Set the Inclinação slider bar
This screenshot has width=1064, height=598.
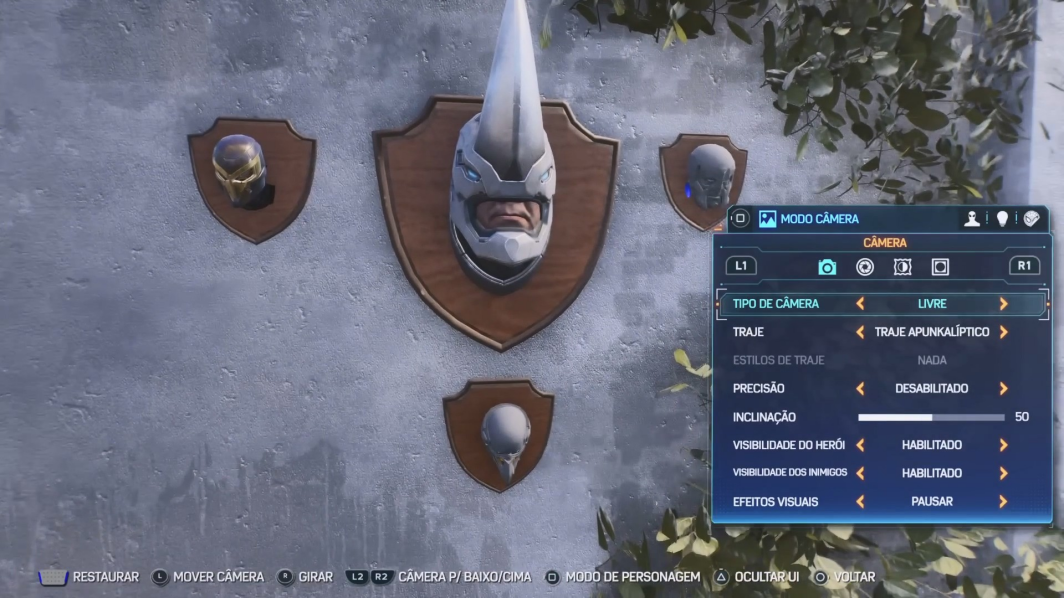pyautogui.click(x=931, y=417)
